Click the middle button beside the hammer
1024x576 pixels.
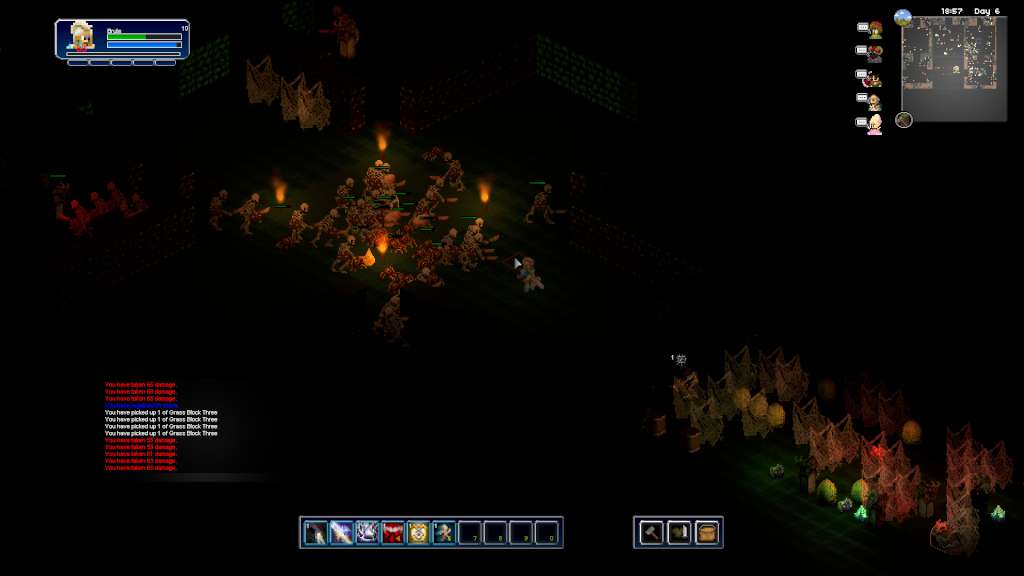(x=679, y=532)
